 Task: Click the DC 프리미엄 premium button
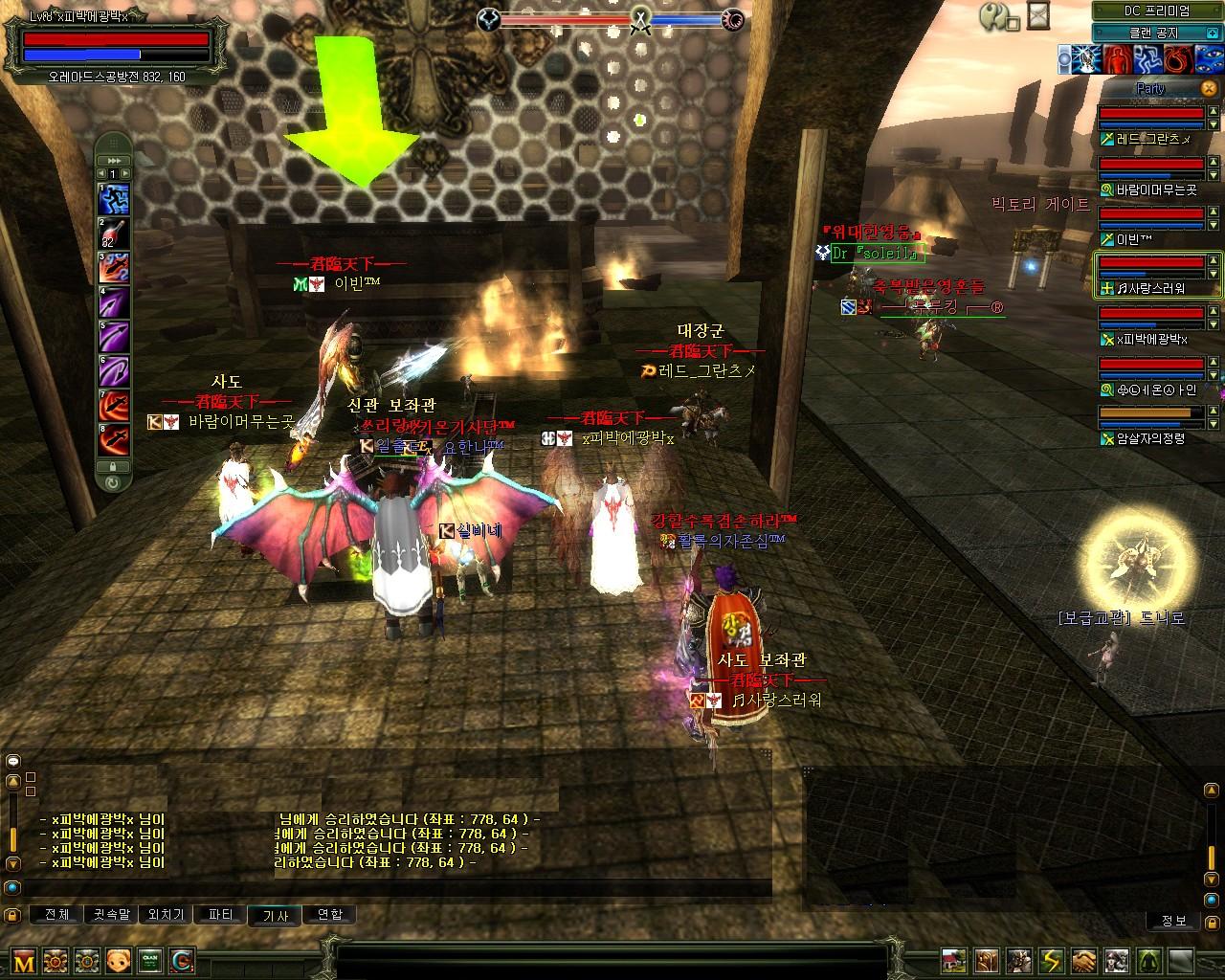click(x=1156, y=11)
